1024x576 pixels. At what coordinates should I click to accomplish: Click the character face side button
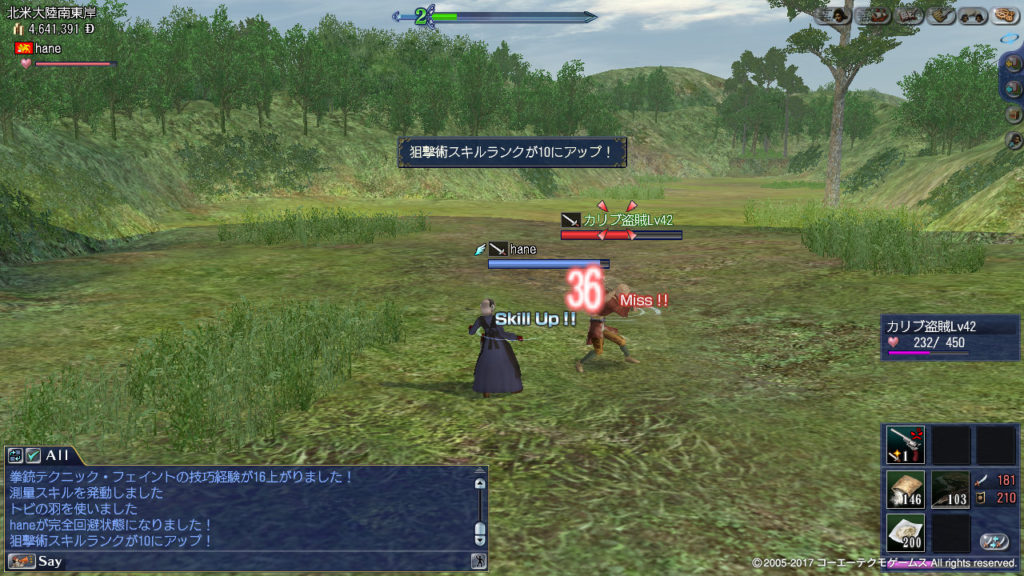point(1014,141)
